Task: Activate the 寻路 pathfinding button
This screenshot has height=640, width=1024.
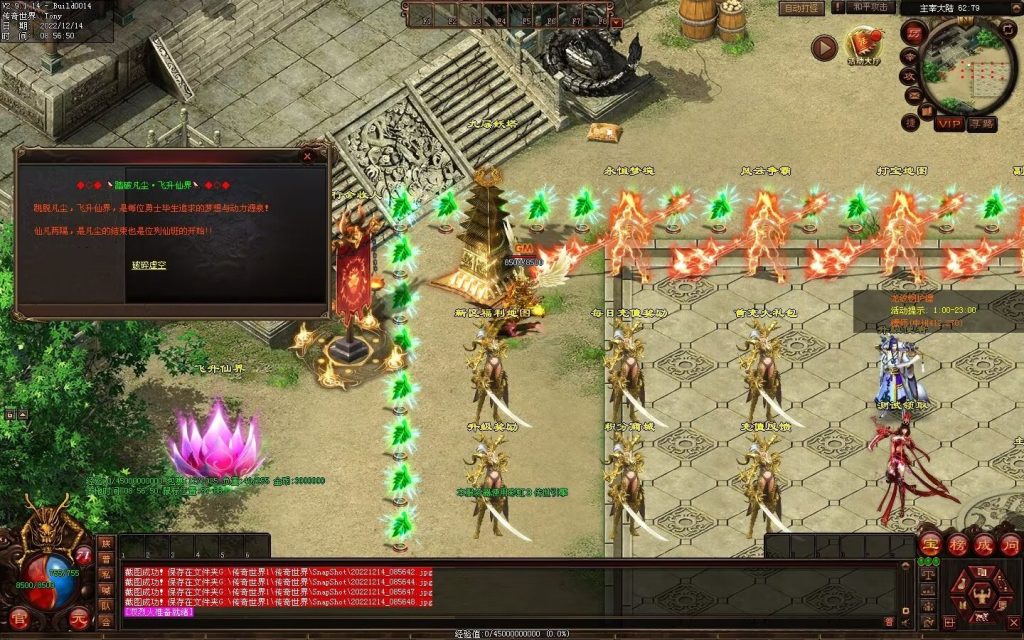Action: 982,123
